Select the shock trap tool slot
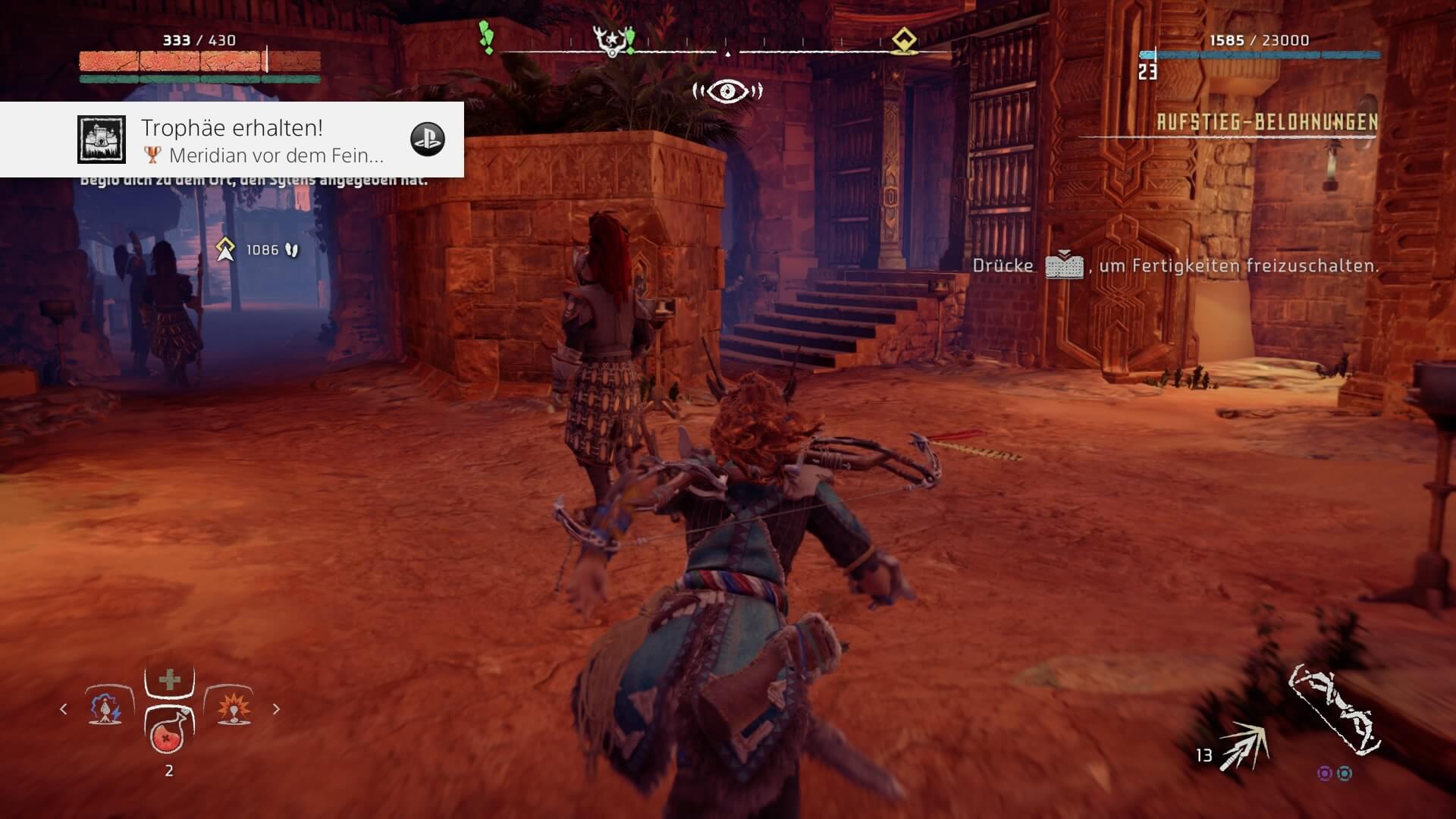The width and height of the screenshot is (1456, 819). [x=105, y=708]
